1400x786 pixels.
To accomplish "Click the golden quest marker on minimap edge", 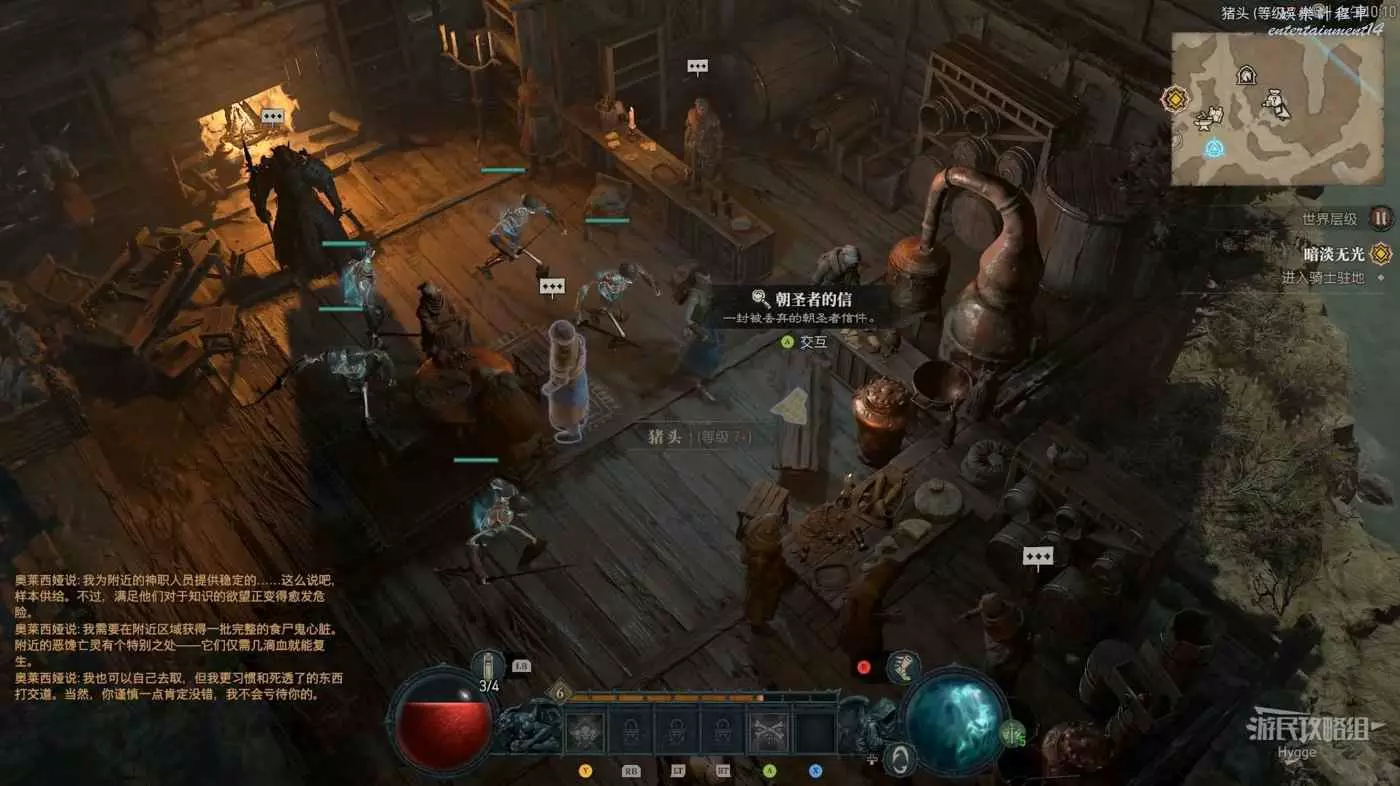I will coord(1174,99).
